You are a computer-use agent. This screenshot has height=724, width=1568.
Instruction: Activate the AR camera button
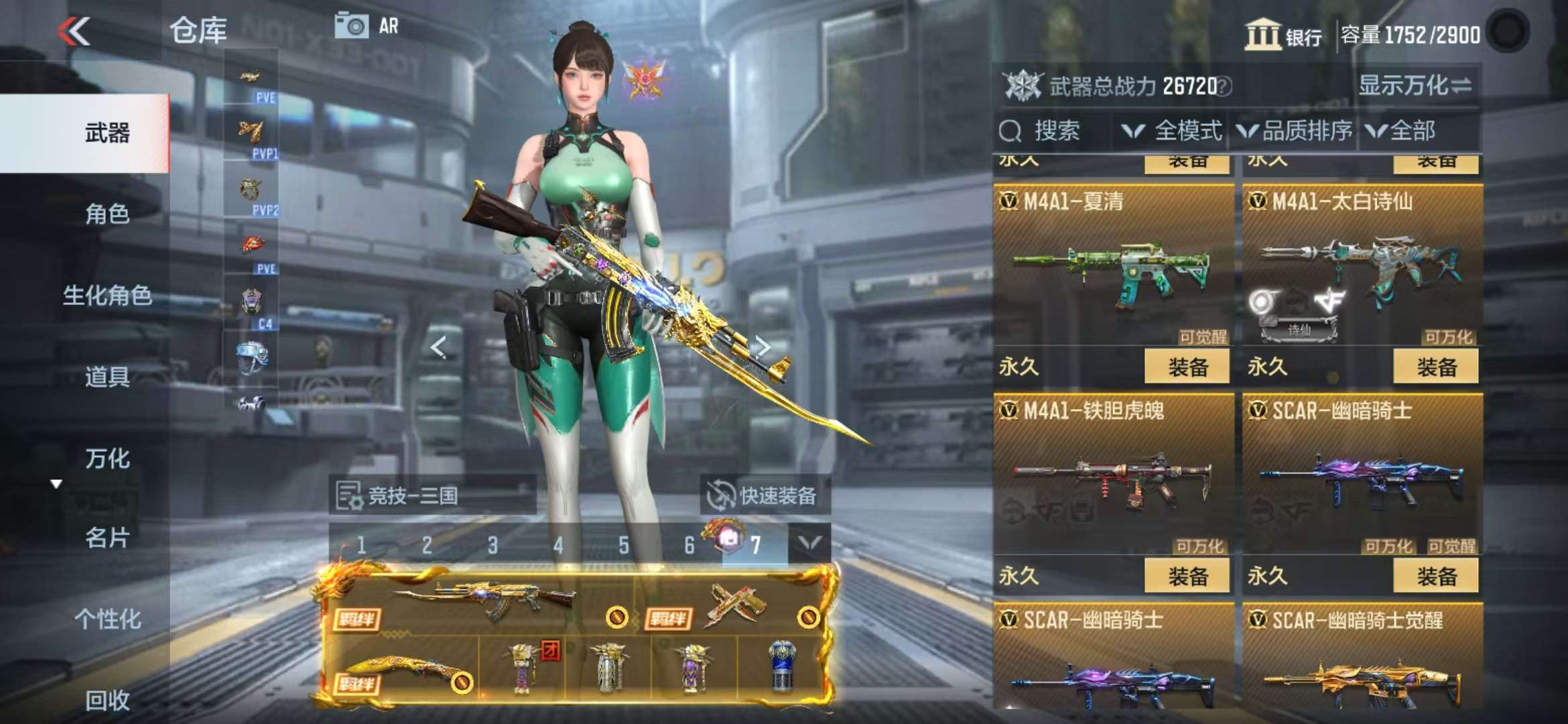coord(367,26)
